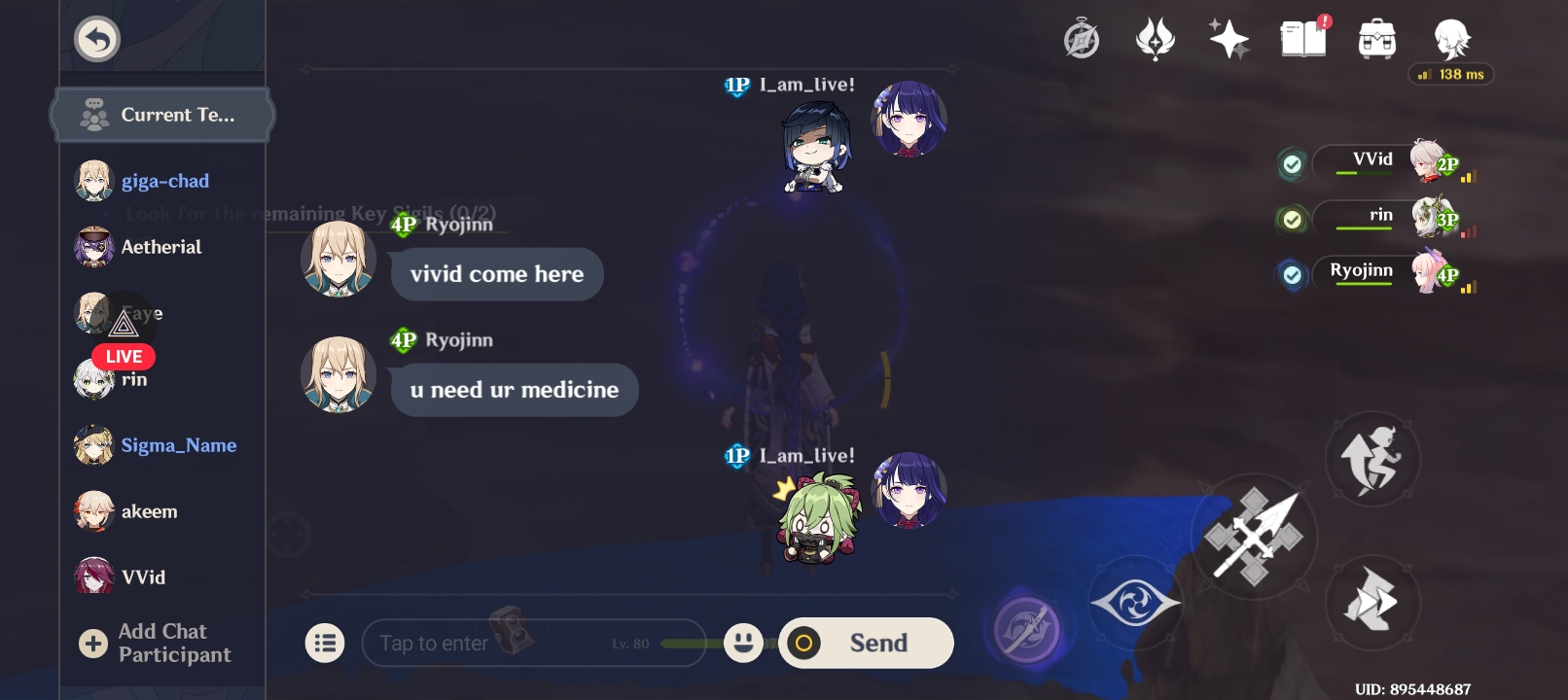
Task: Open the Events overview compass icon
Action: tap(1082, 39)
